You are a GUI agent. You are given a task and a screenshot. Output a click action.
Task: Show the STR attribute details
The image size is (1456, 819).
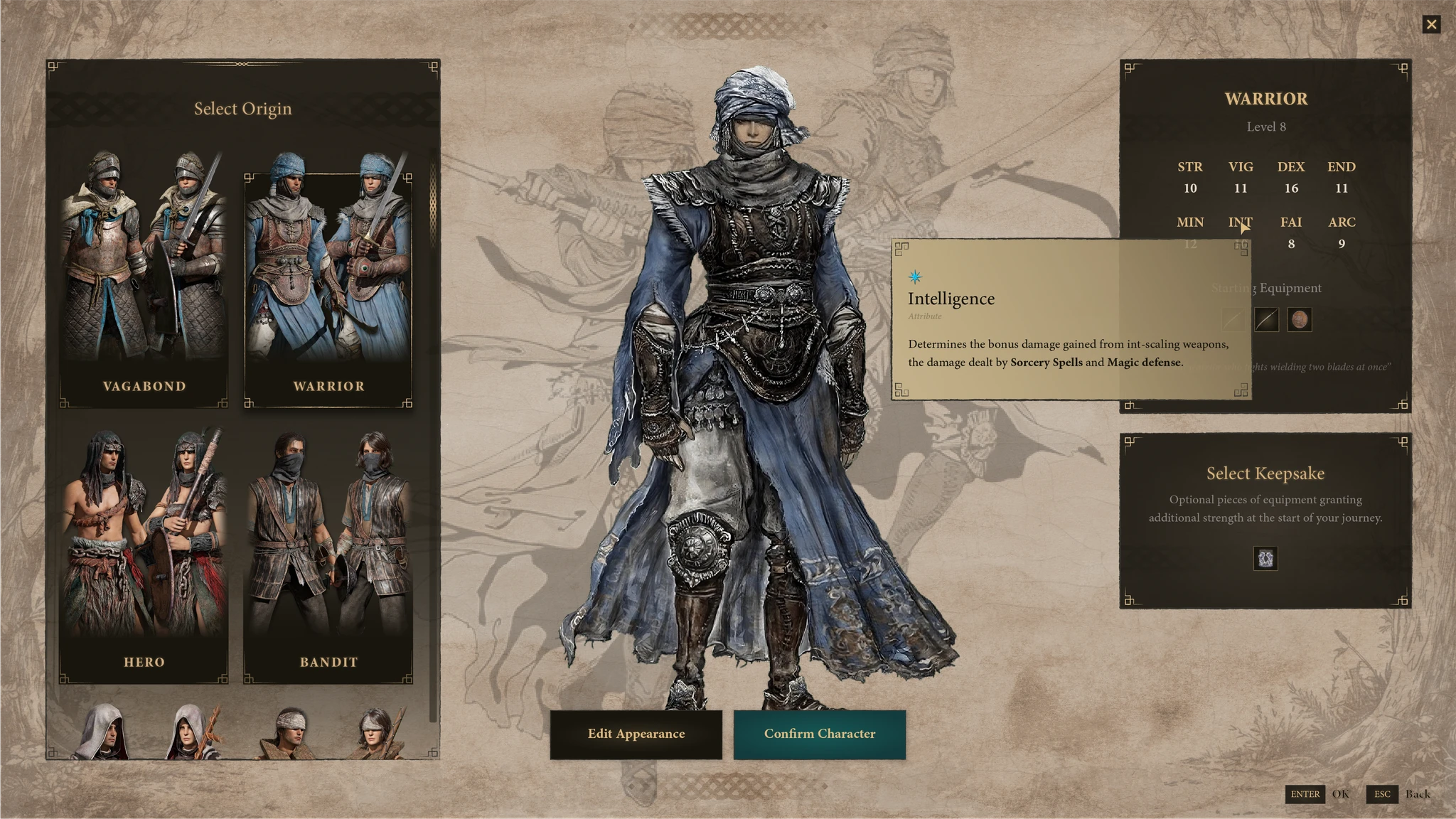[x=1189, y=177]
